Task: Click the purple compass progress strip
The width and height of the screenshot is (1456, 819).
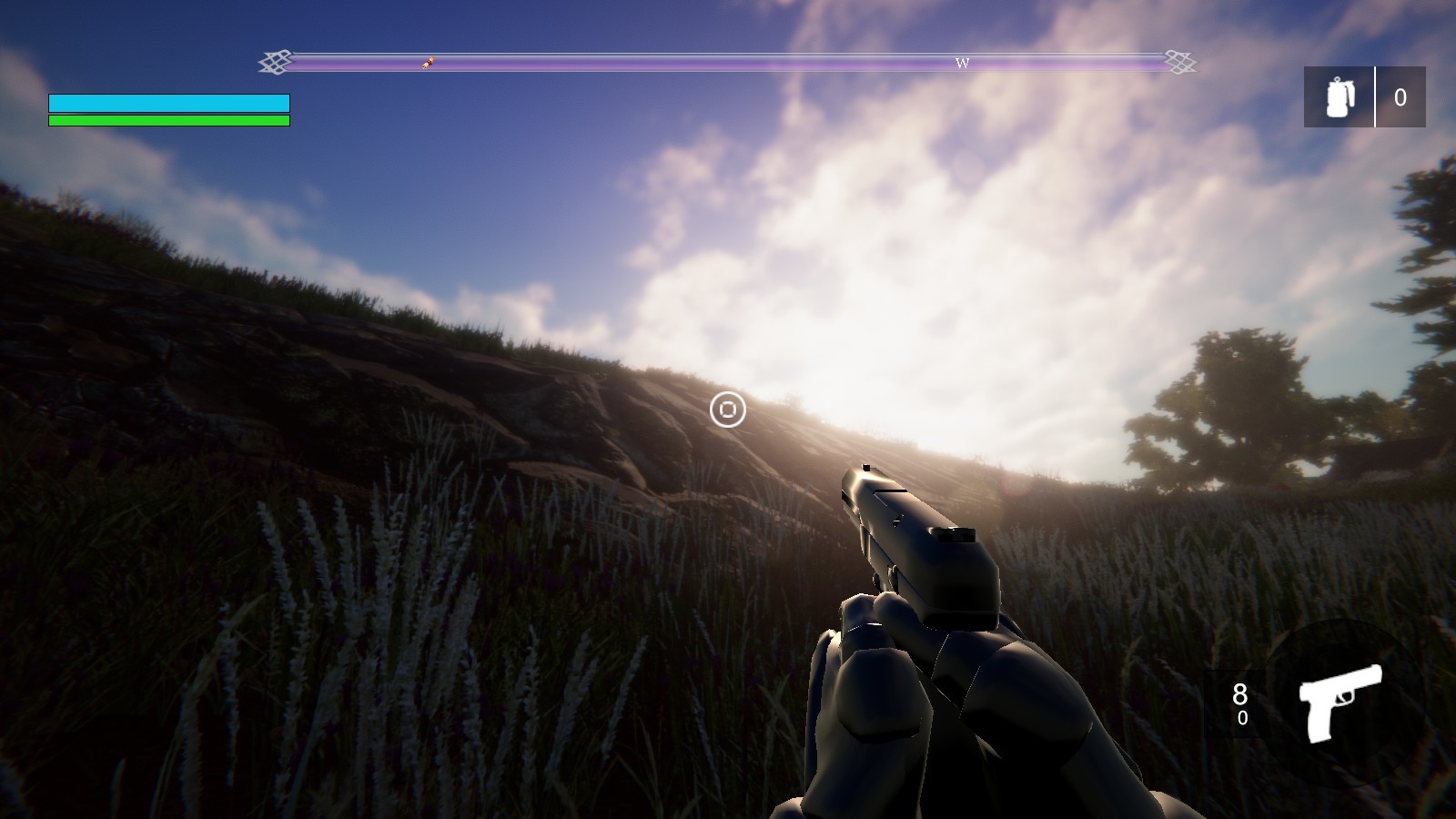Action: [728, 64]
